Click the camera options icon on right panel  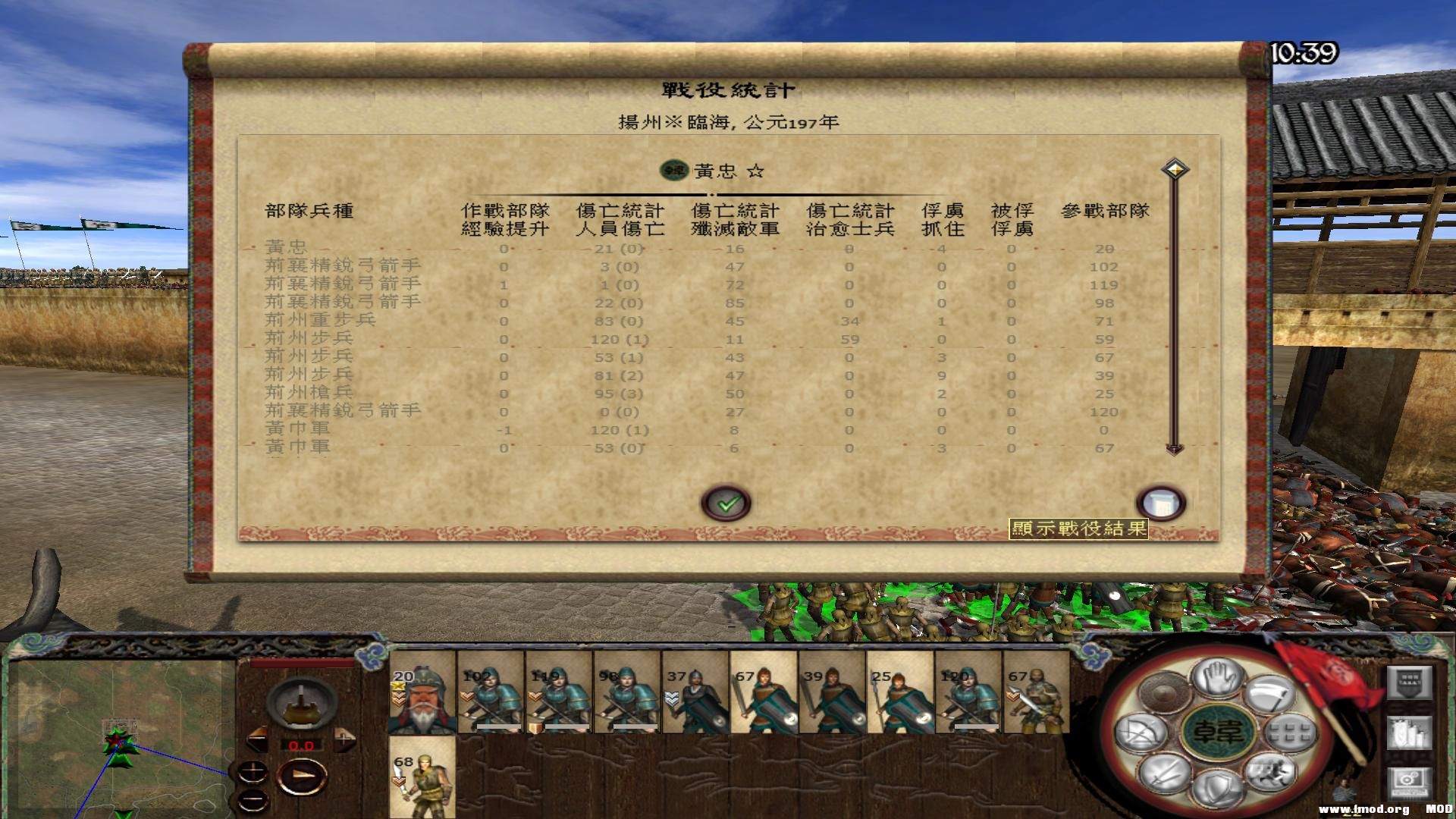pyautogui.click(x=1410, y=782)
